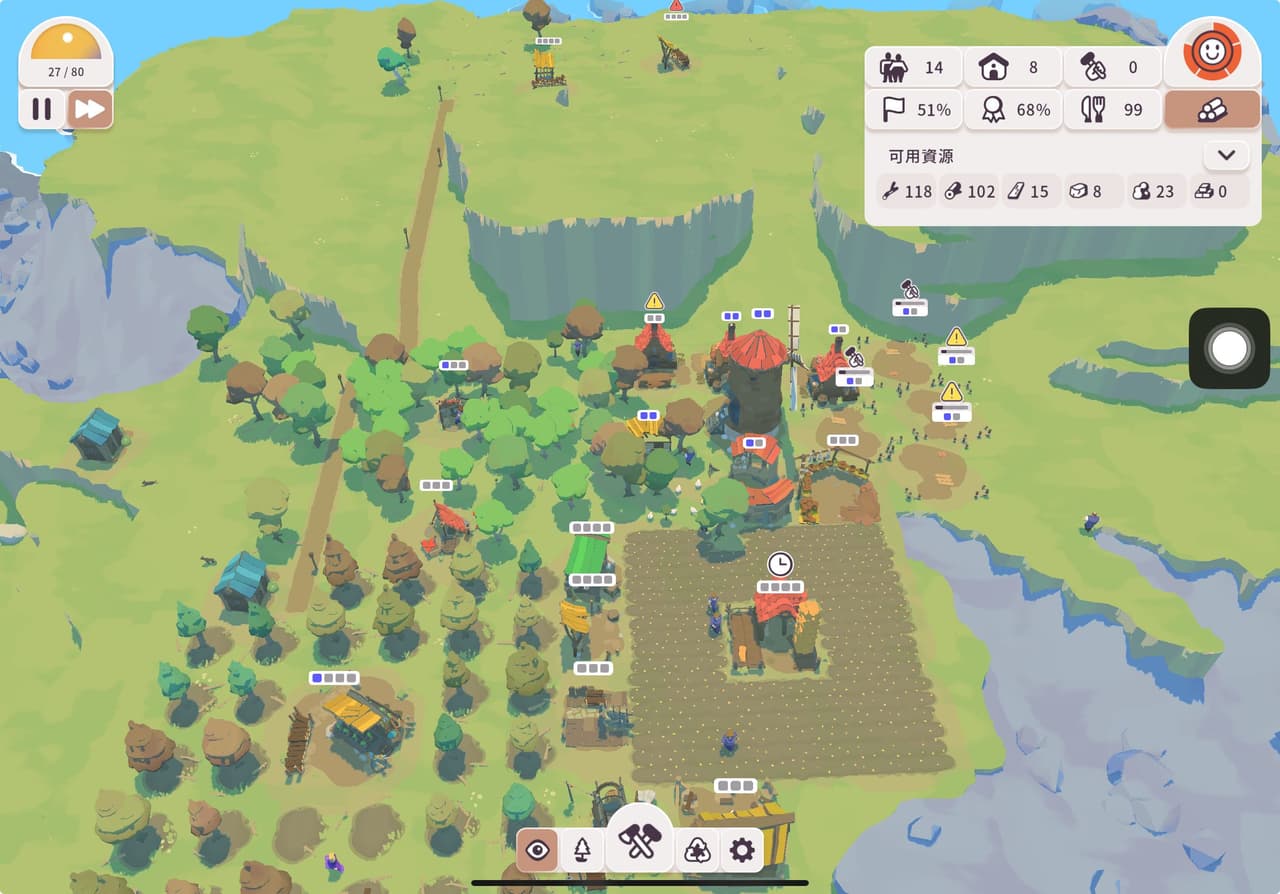Screen dimensions: 1280x894
Task: Pause the game
Action: coord(42,109)
